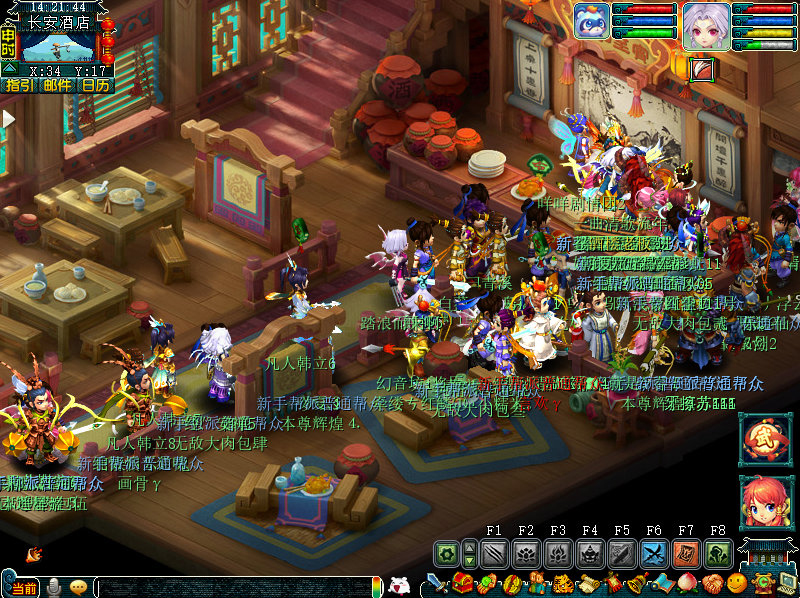Screen dimensions: 800x598
Task: Open the 指引 guide button
Action: [19, 85]
